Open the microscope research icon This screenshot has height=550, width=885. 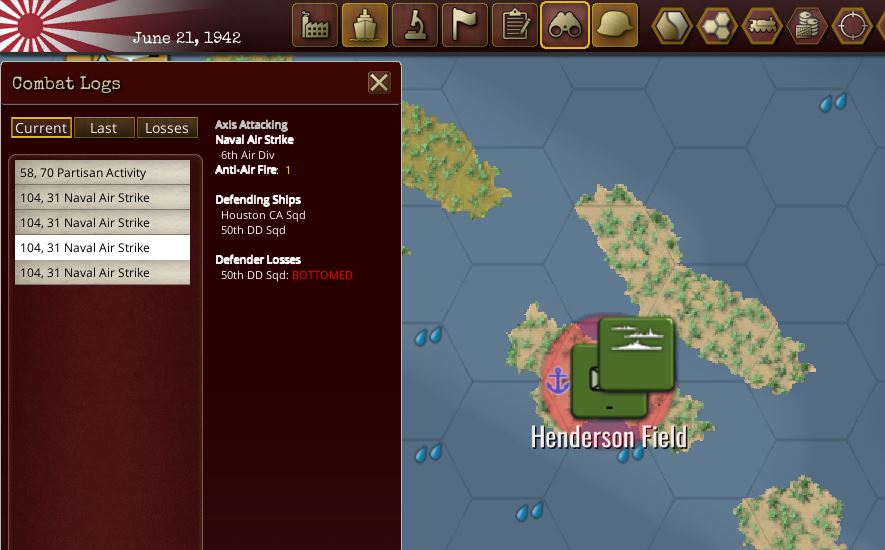click(415, 25)
